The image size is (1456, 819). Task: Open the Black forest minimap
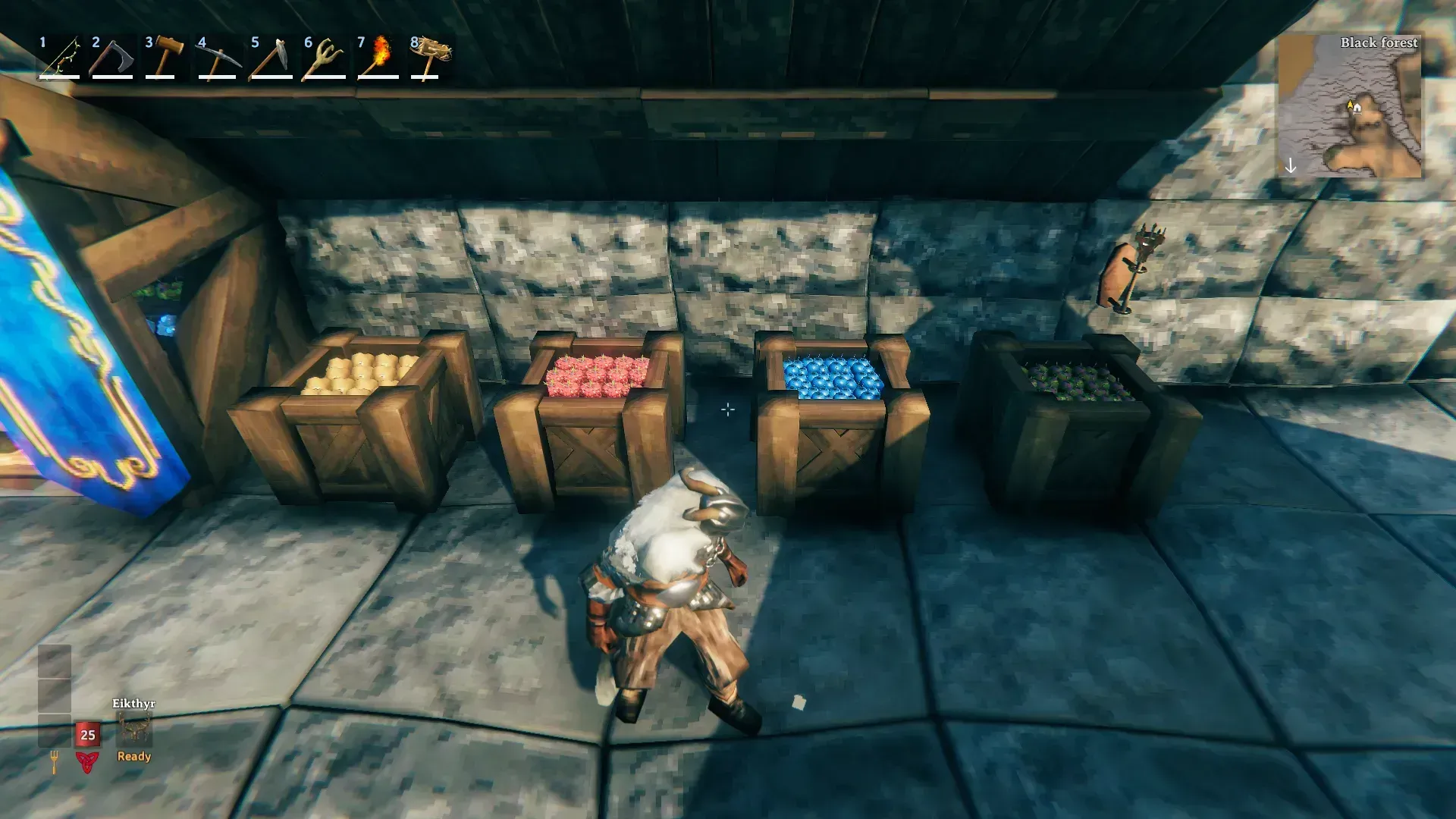click(1350, 106)
